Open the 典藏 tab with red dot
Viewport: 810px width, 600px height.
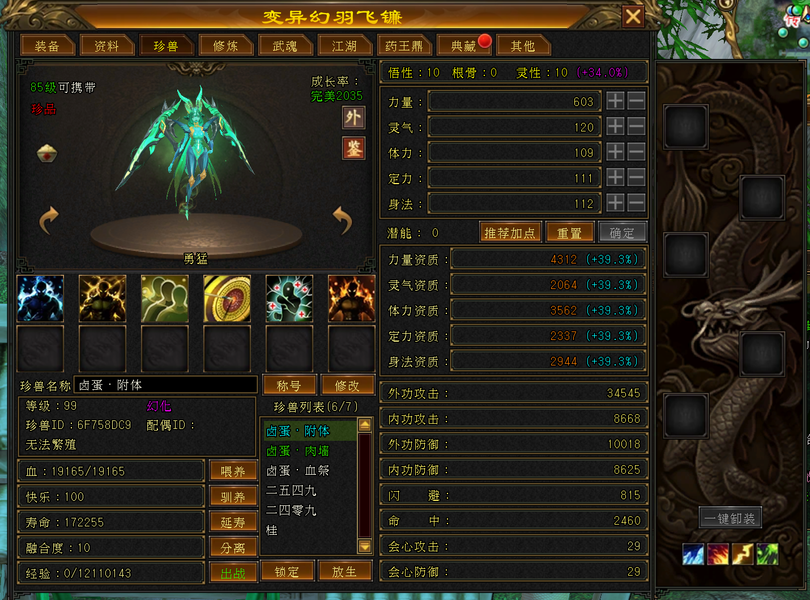tap(463, 46)
